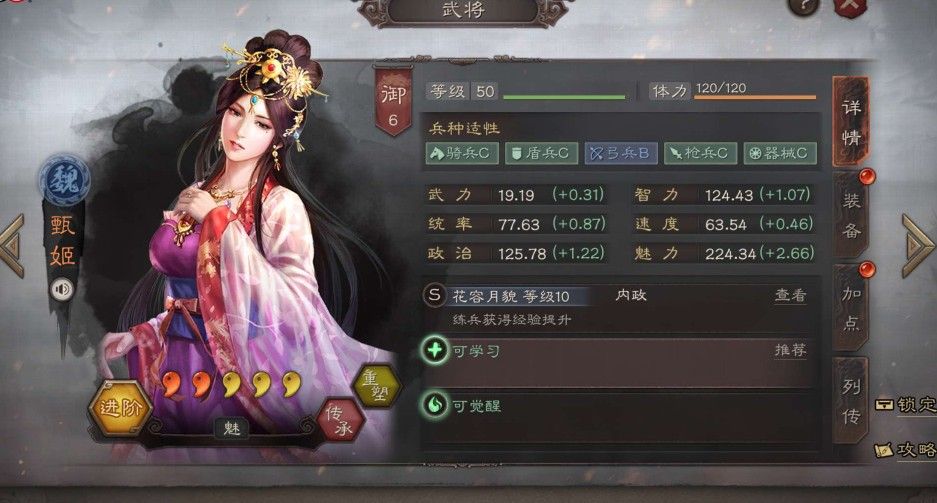Viewport: 937px width, 503px height.
Task: Select the 弓兵B troop aptitude
Action: click(x=619, y=153)
